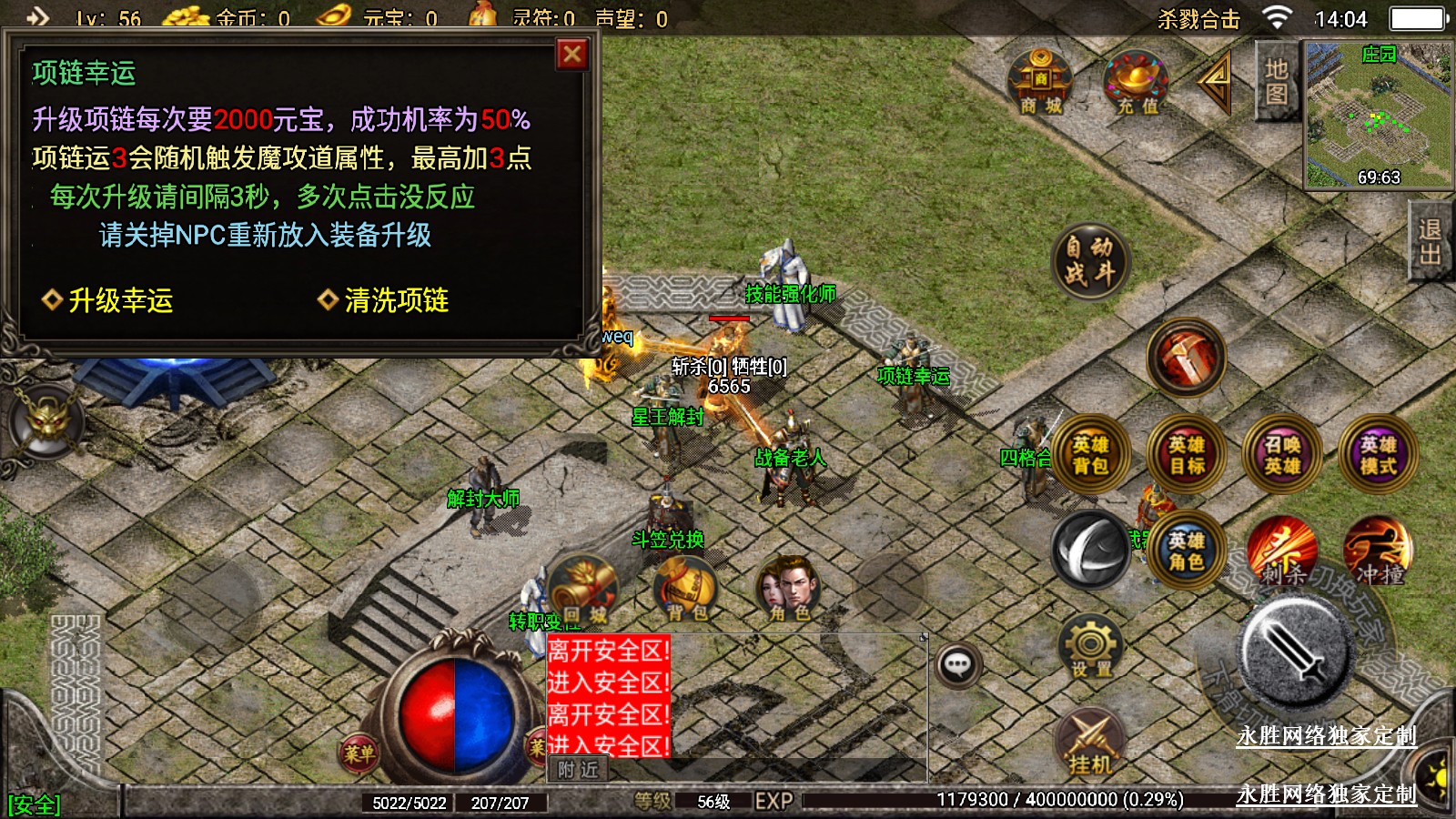Open 英雄角色 hero character
Screen dimensions: 1456x819
tap(1187, 551)
